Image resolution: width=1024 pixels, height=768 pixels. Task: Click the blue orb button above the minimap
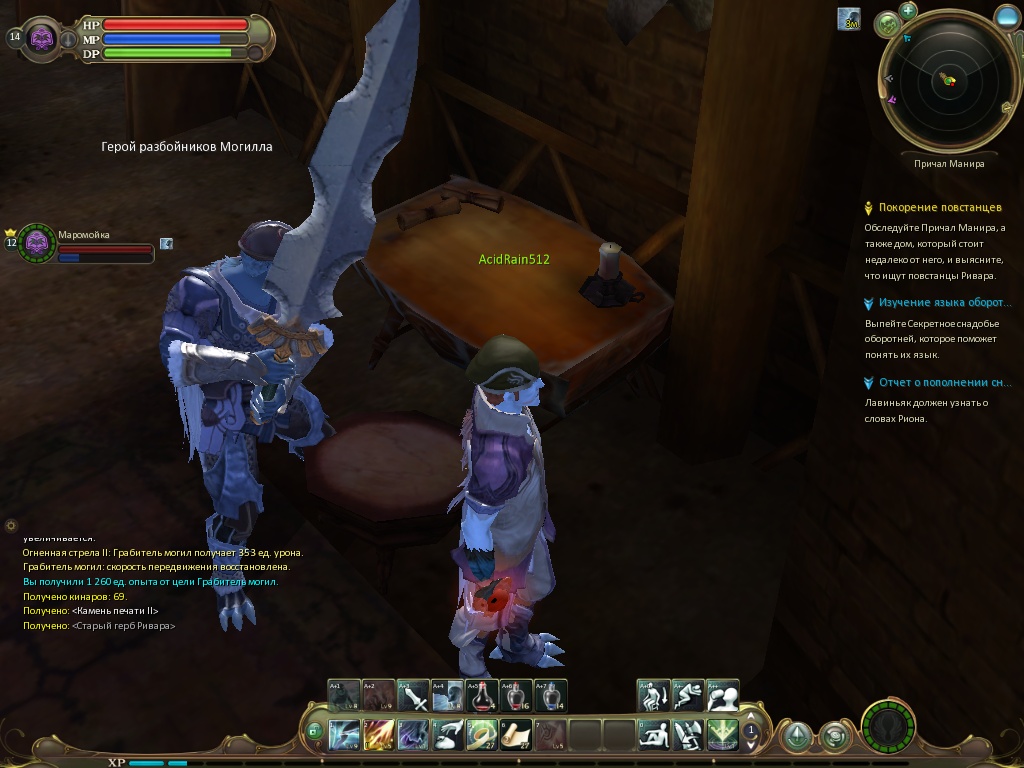[1007, 17]
